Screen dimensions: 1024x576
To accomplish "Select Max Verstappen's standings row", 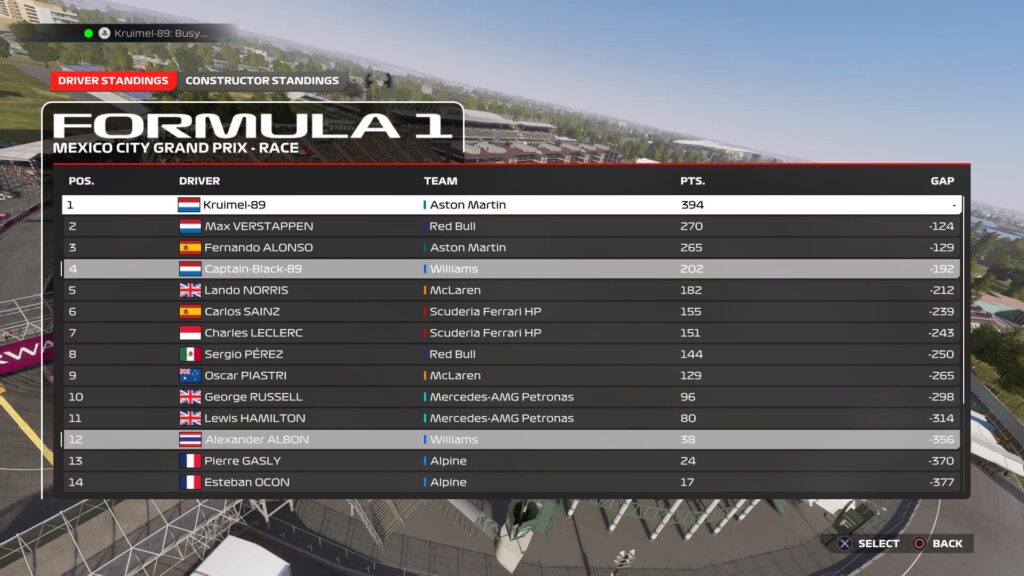I will 511,226.
